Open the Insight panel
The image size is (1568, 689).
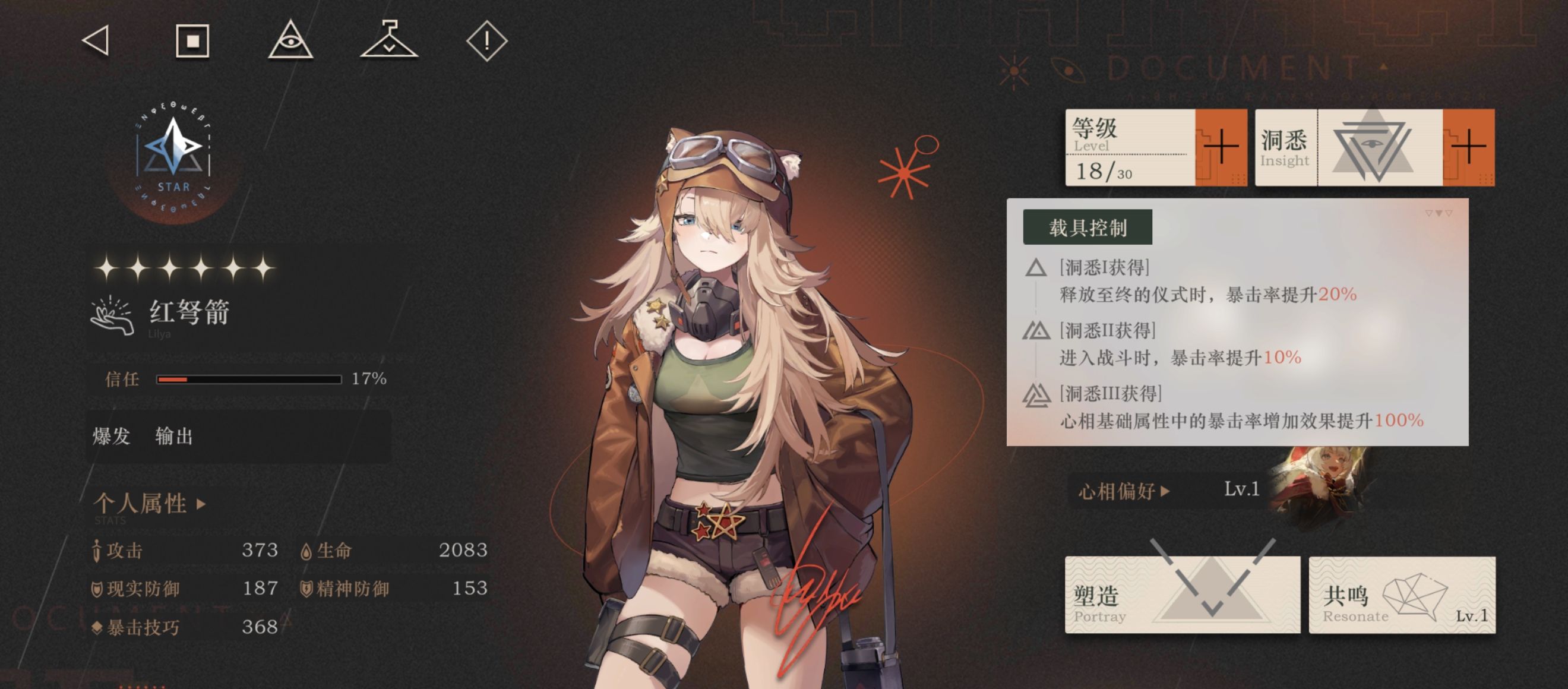(1349, 147)
